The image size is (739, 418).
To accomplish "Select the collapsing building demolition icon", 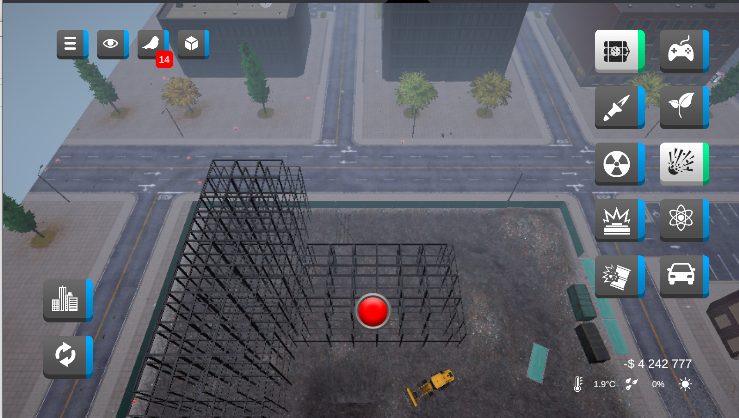I will tap(618, 275).
